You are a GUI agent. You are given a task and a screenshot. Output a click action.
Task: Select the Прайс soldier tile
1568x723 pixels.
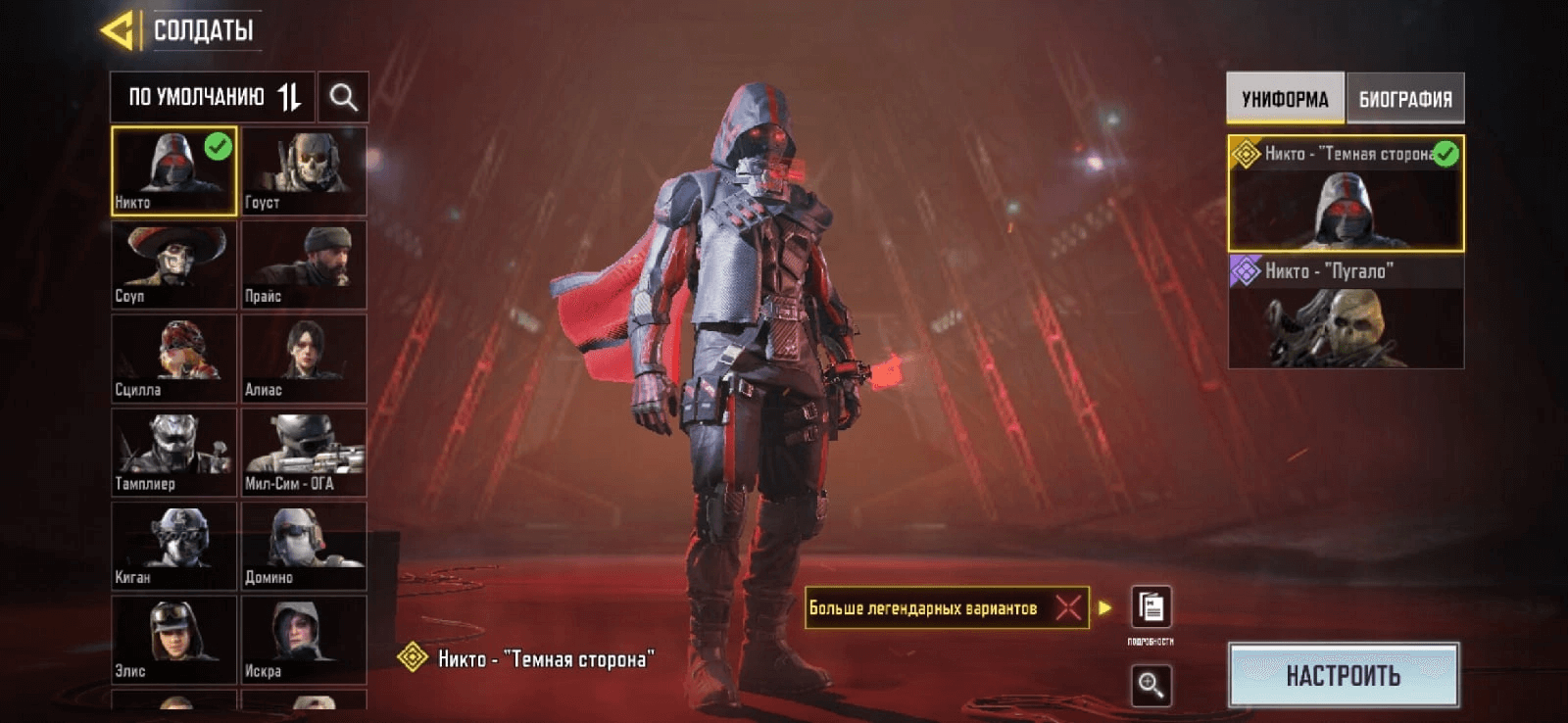pyautogui.click(x=304, y=265)
